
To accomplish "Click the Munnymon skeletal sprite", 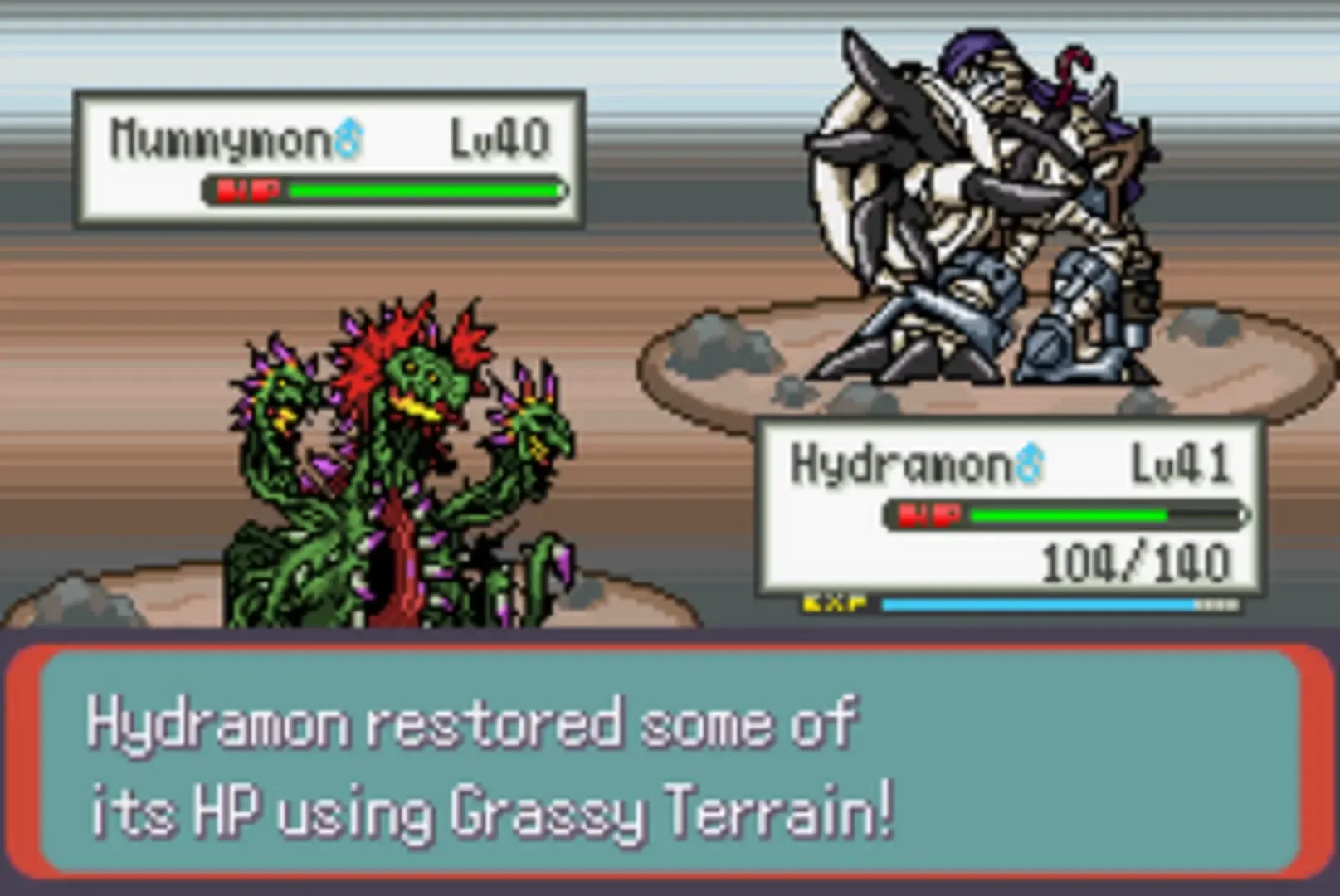I will click(979, 207).
